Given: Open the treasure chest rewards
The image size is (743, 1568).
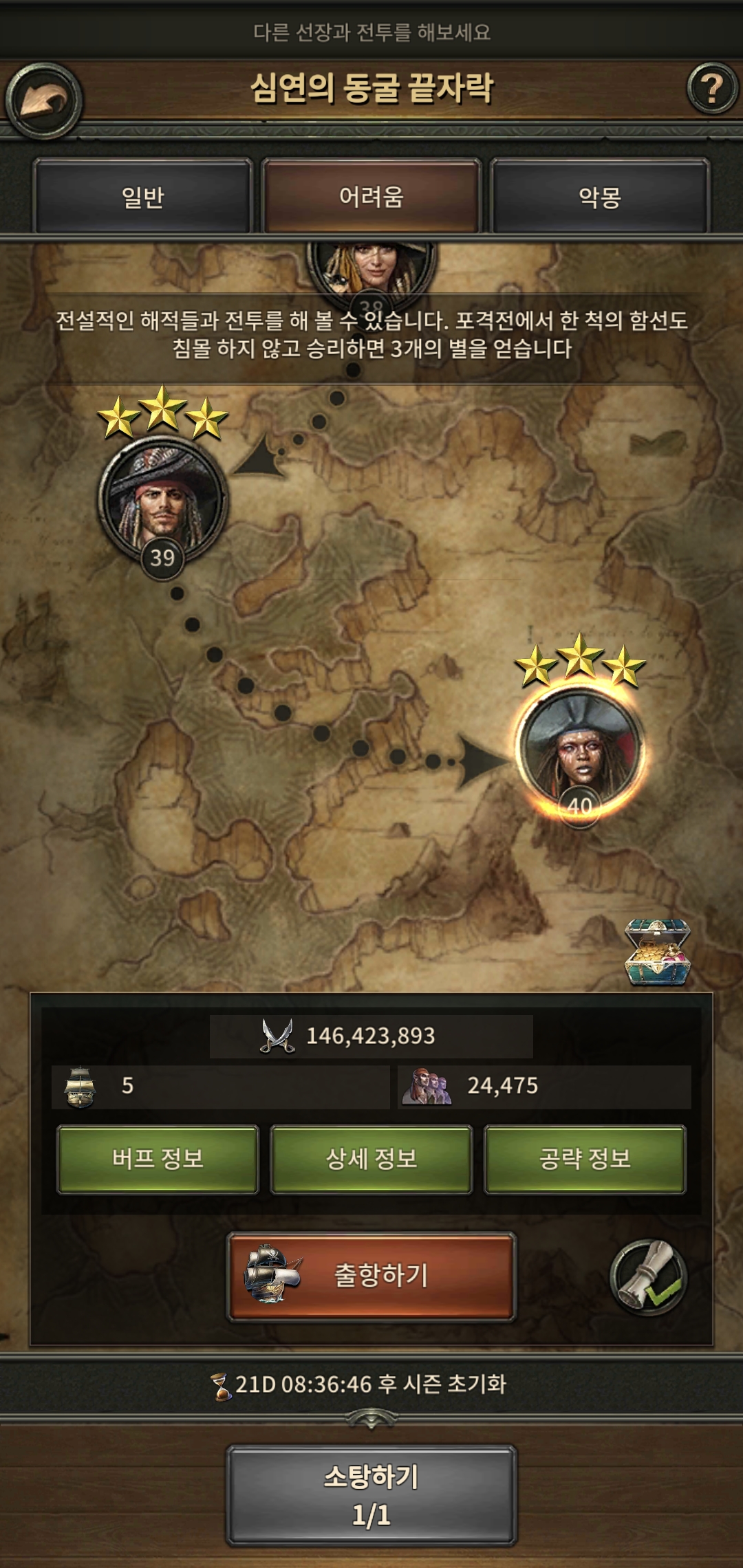Looking at the screenshot, I should 656,952.
